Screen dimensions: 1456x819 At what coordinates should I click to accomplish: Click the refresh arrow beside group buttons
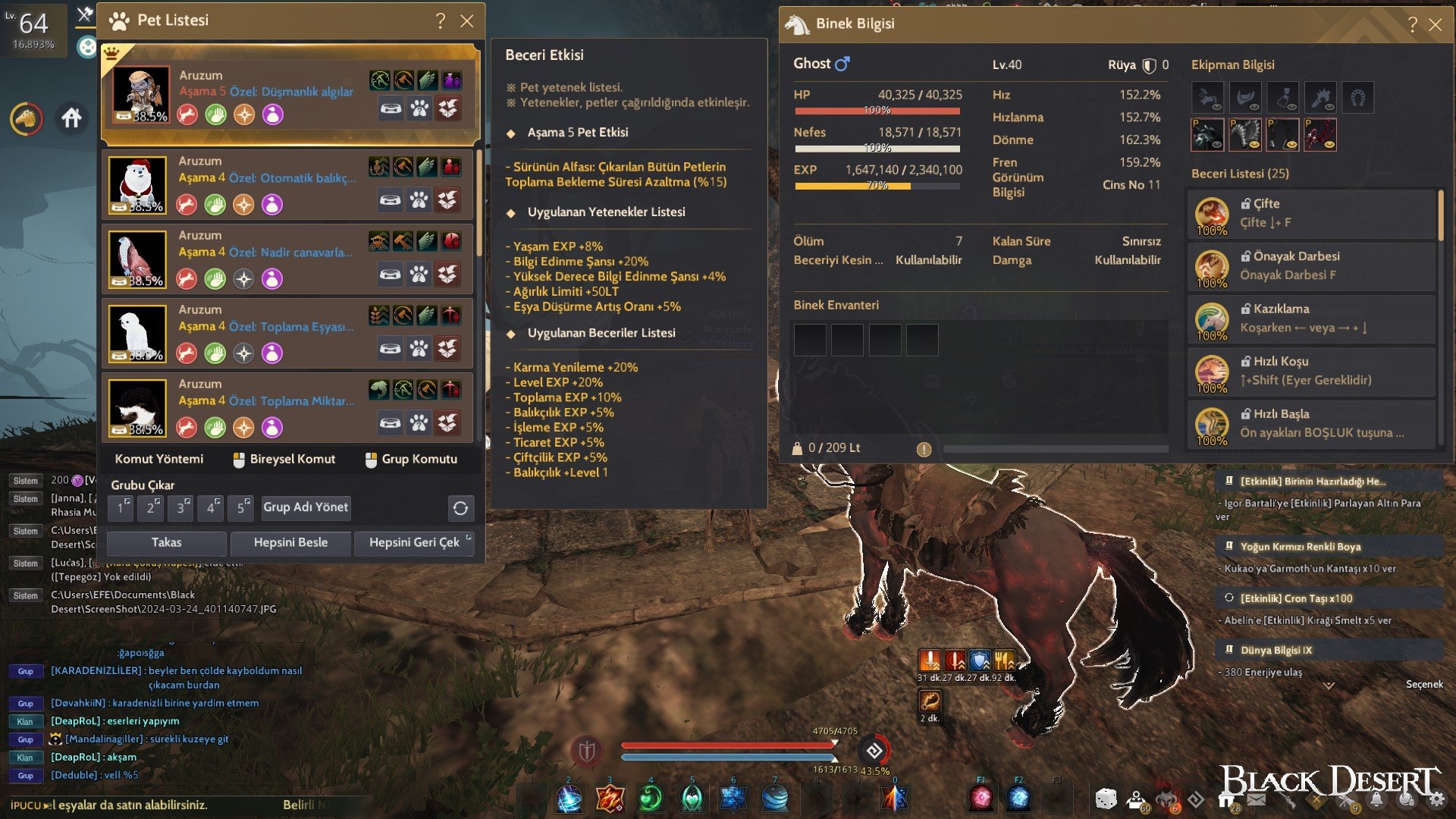pyautogui.click(x=461, y=509)
